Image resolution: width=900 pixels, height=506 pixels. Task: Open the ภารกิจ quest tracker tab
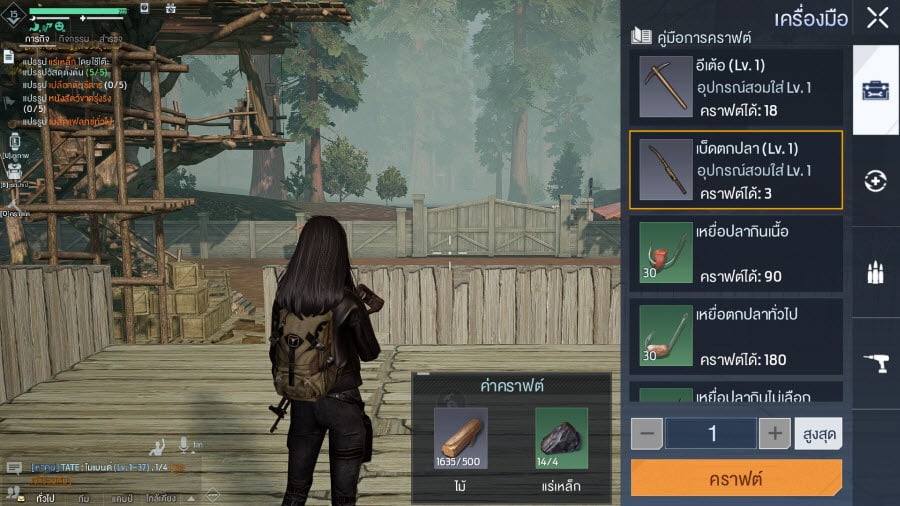[x=38, y=39]
